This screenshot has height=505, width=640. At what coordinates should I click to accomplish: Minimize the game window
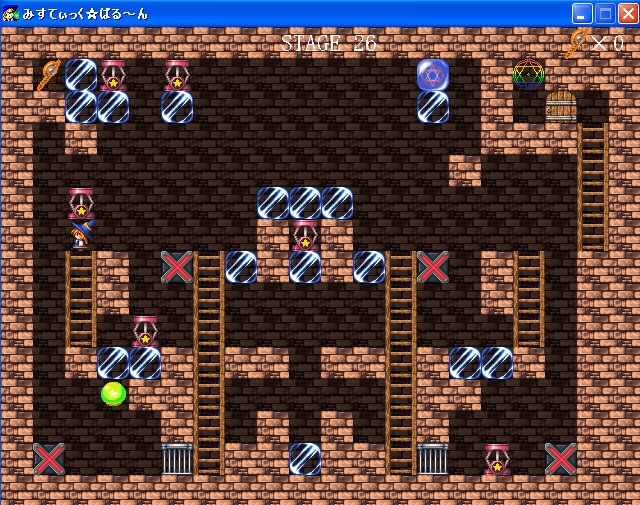point(582,13)
